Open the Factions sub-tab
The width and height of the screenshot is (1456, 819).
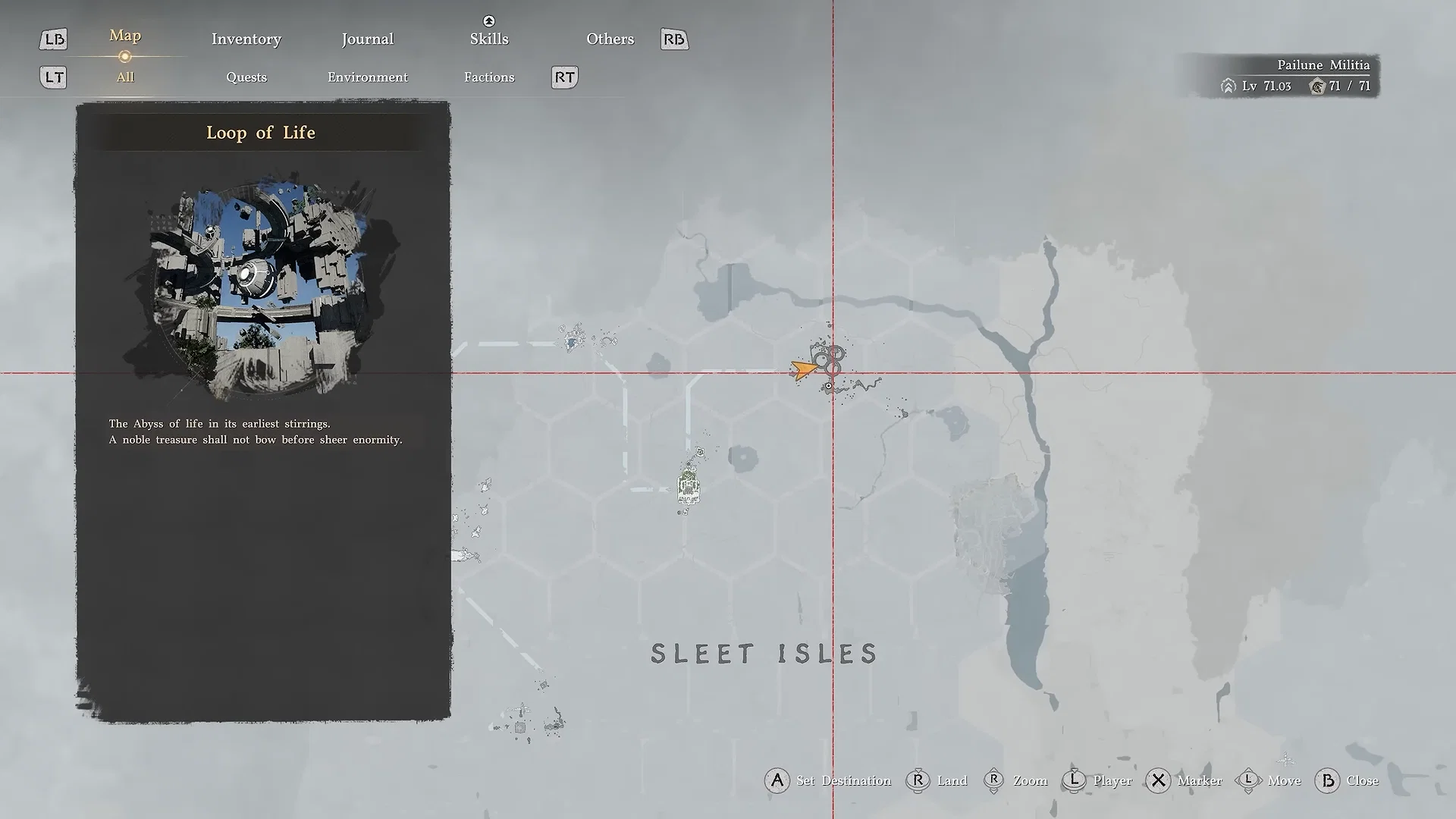point(489,77)
